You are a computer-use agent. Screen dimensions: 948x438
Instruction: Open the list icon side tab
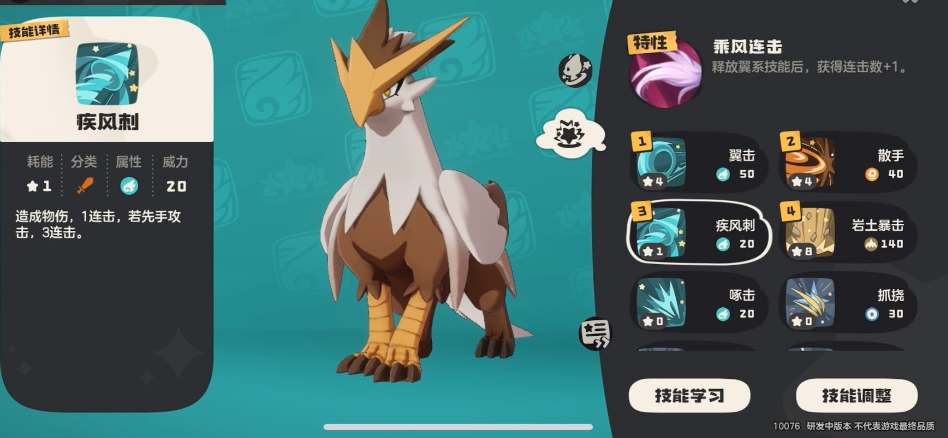[x=594, y=333]
